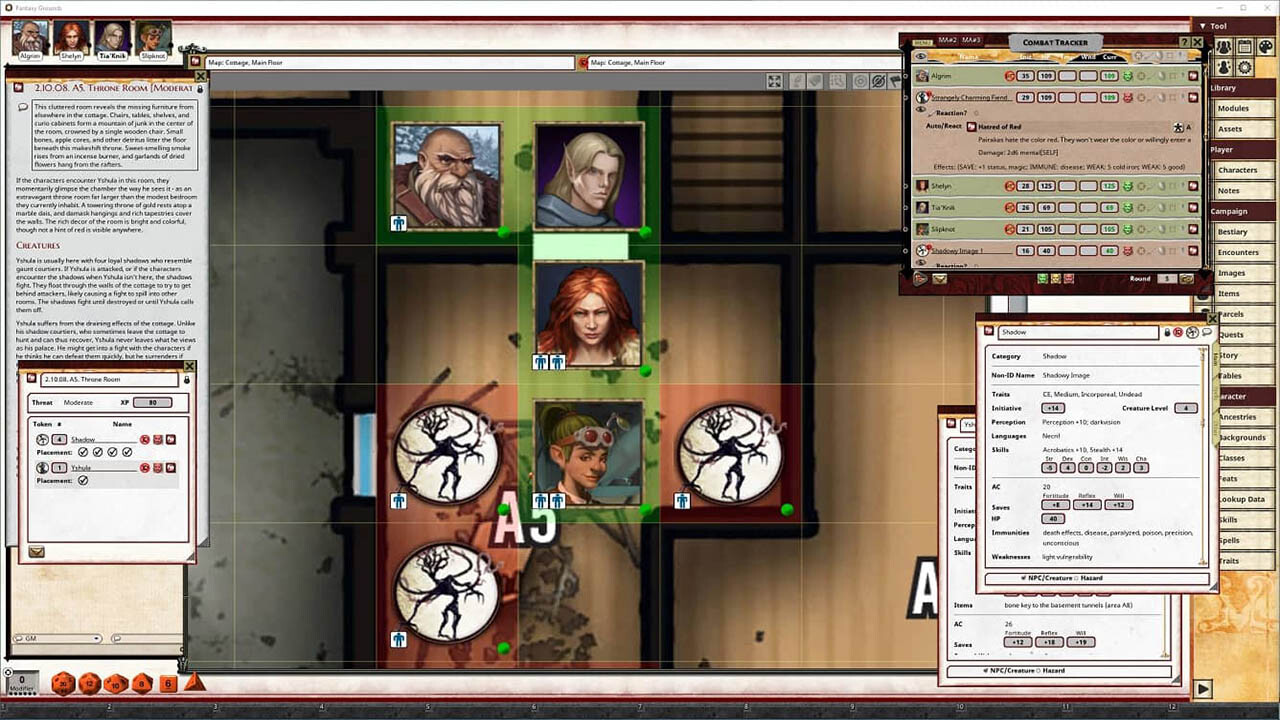Toggle visibility eye for Strangely Charming Fiend
1280x720 pixels.
(x=920, y=108)
